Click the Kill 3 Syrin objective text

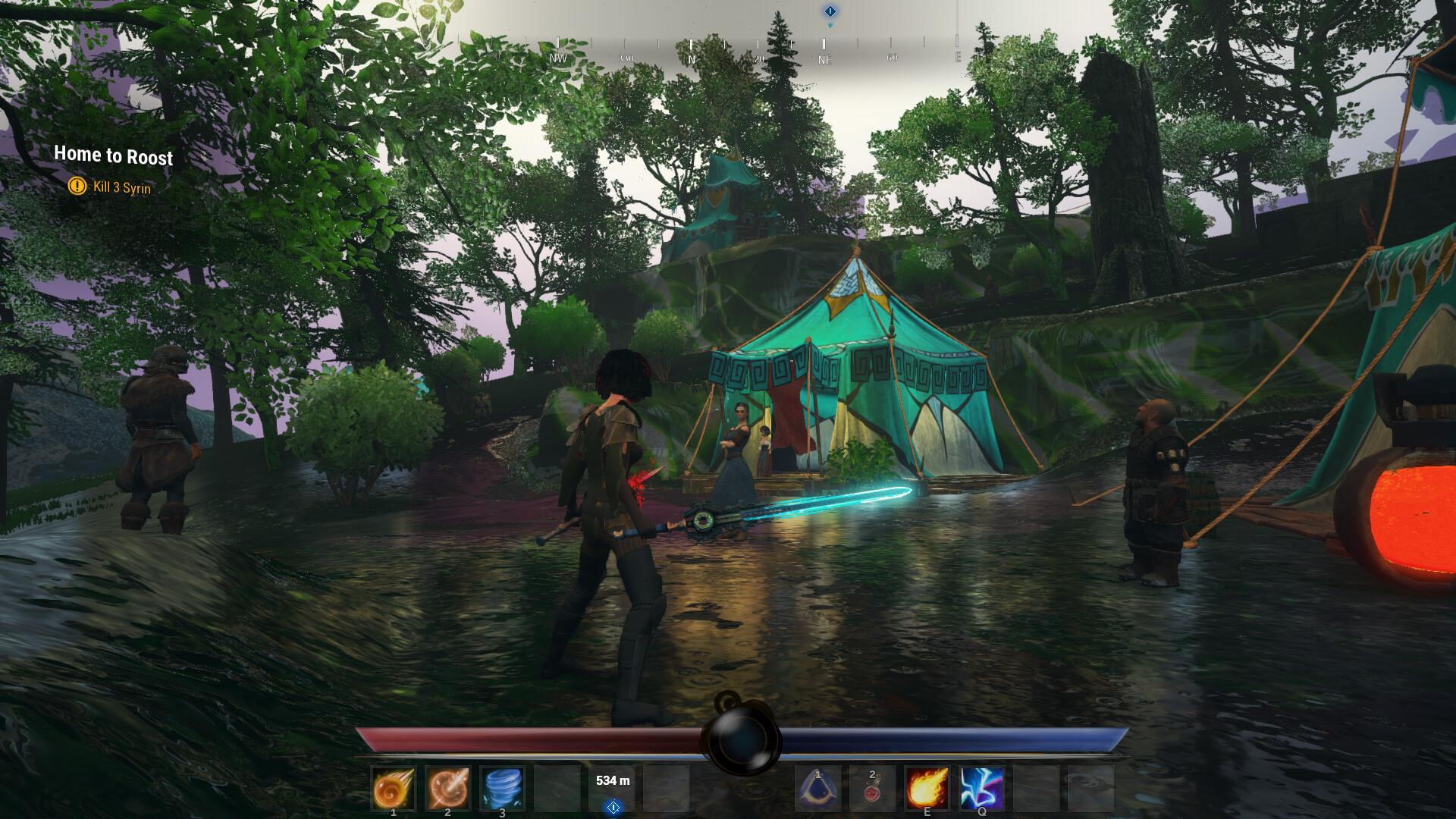click(121, 184)
